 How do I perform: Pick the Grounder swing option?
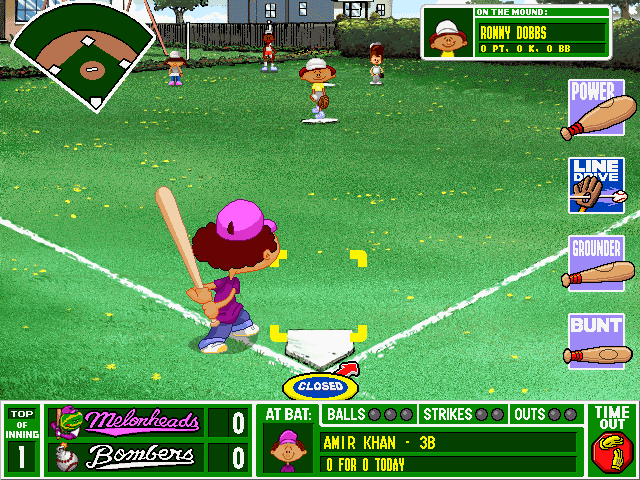597,263
